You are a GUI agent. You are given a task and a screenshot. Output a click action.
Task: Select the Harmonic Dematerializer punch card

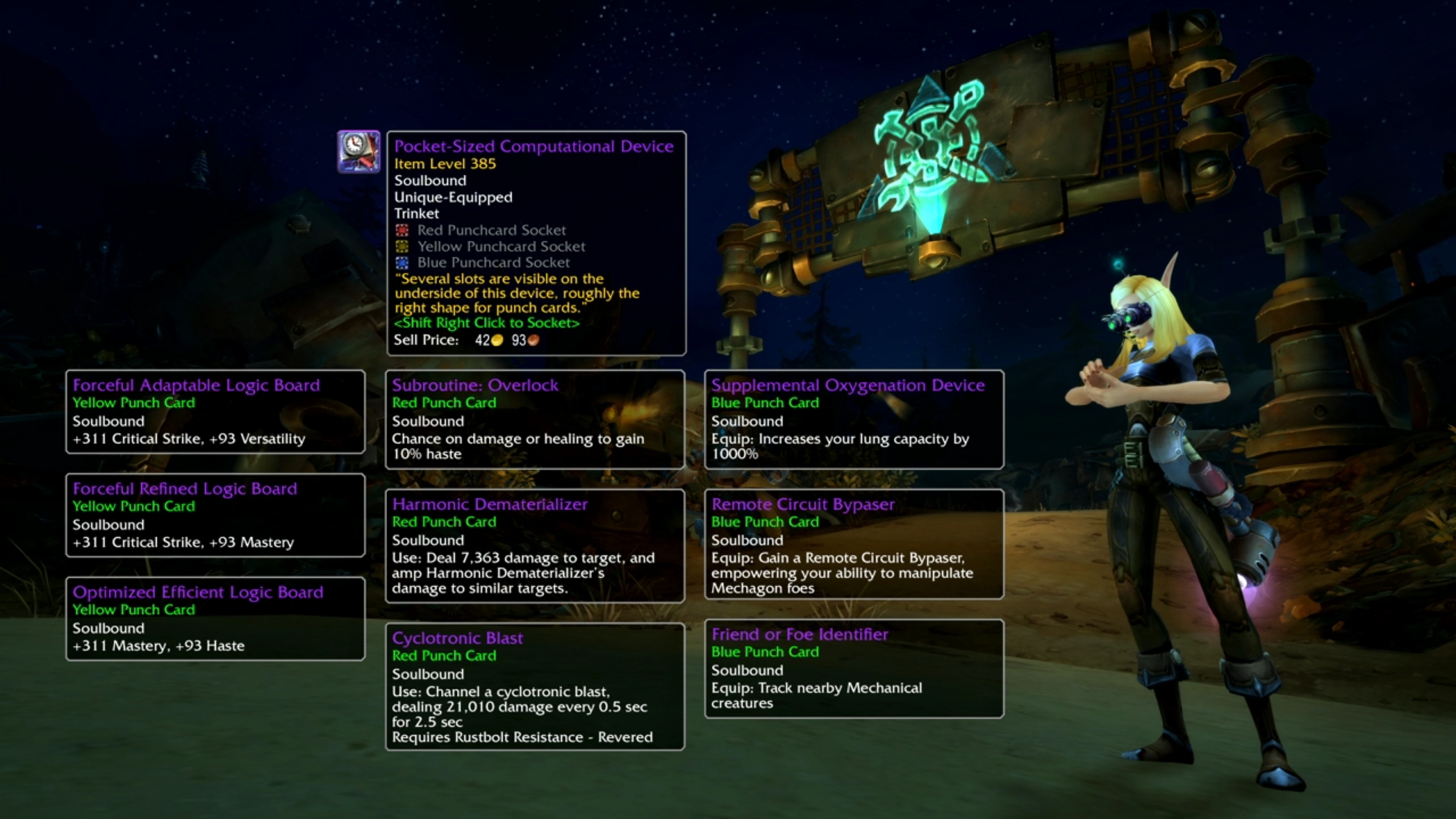point(535,546)
